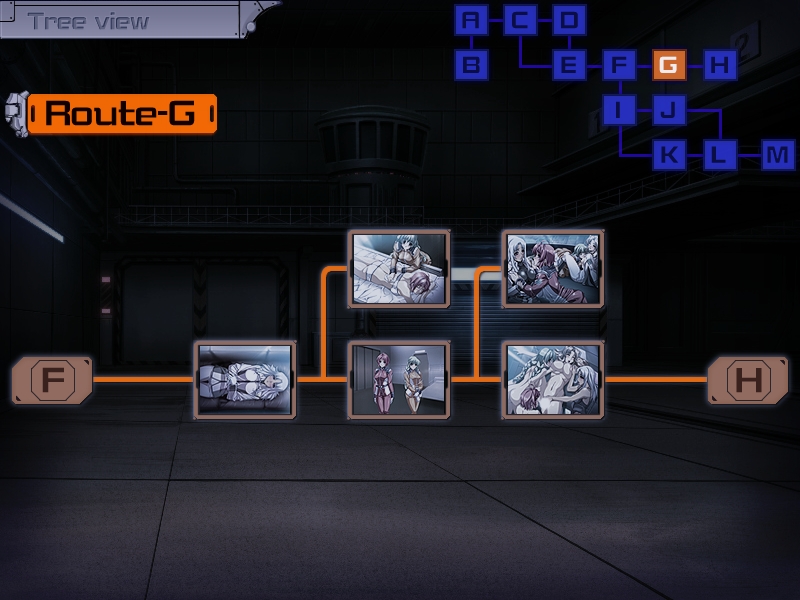
Task: View the two standing women corridor scene
Action: (399, 380)
